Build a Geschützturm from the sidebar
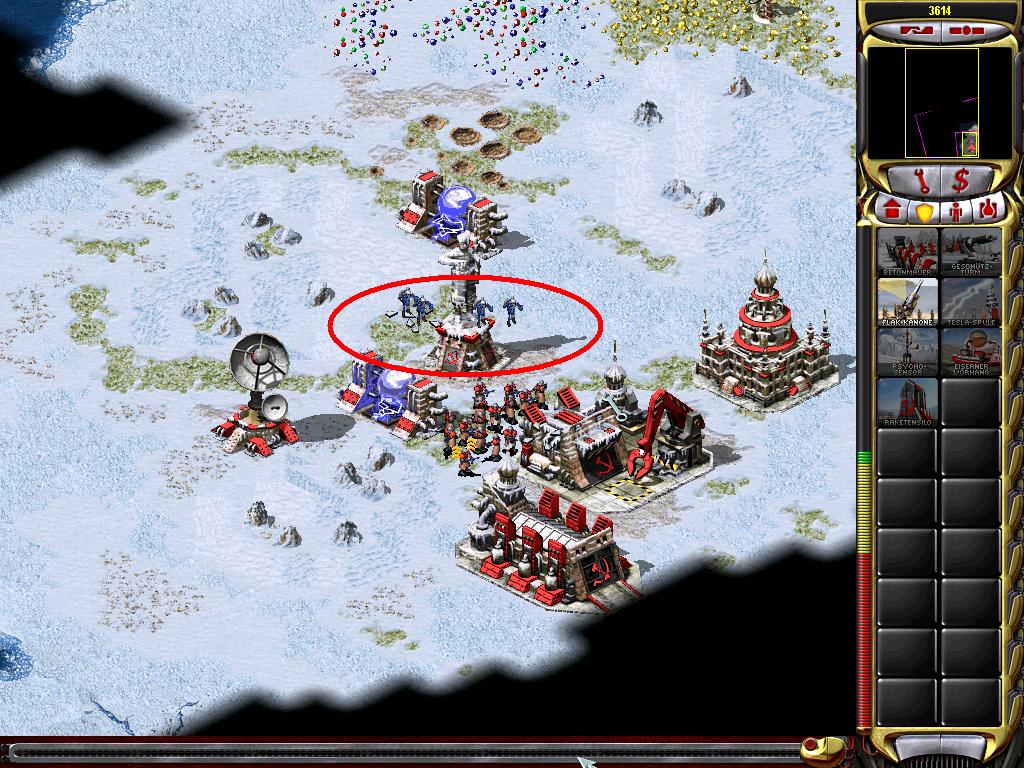 point(970,253)
